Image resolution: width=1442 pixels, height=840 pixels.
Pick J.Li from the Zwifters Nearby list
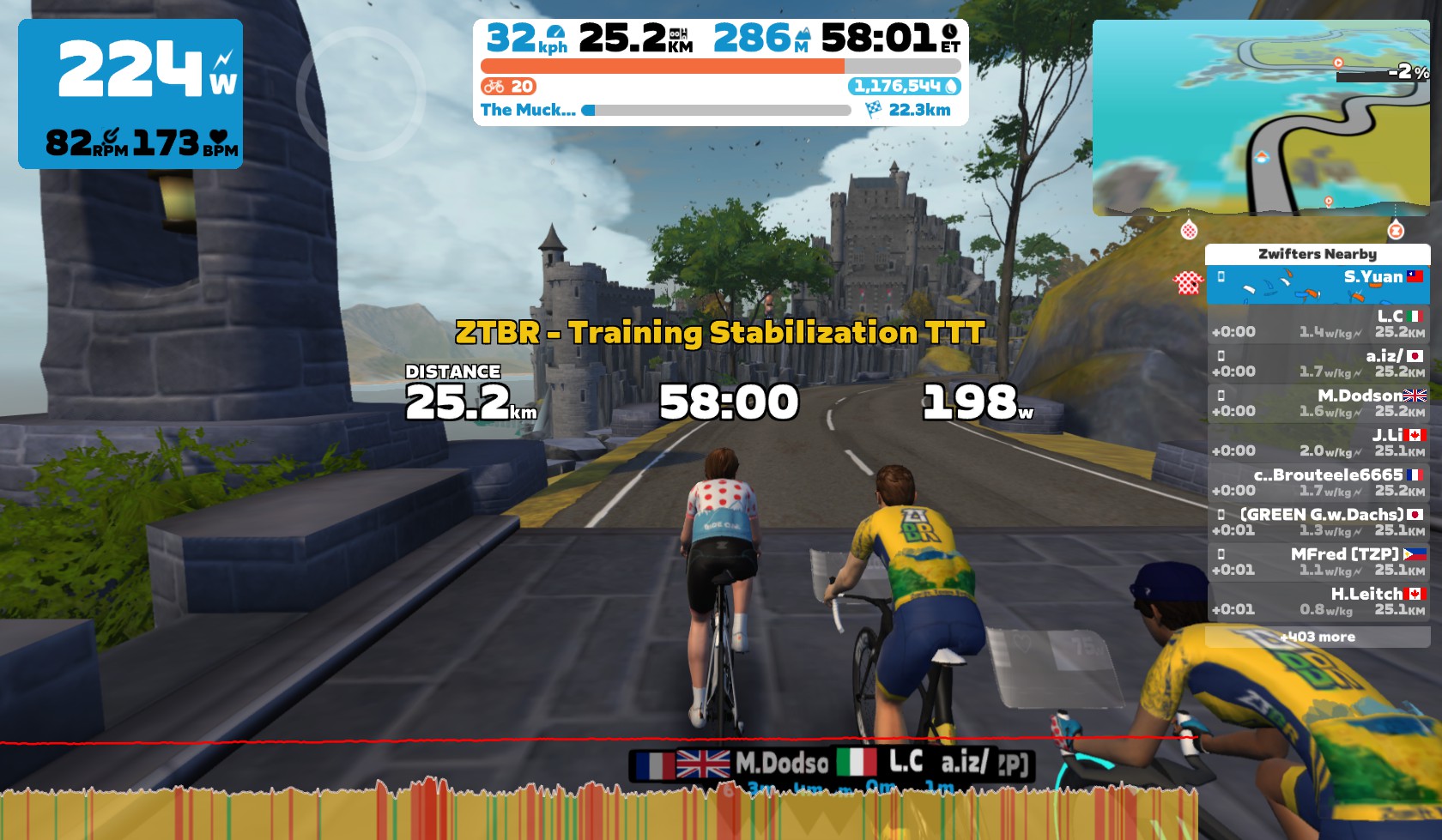pyautogui.click(x=1318, y=443)
